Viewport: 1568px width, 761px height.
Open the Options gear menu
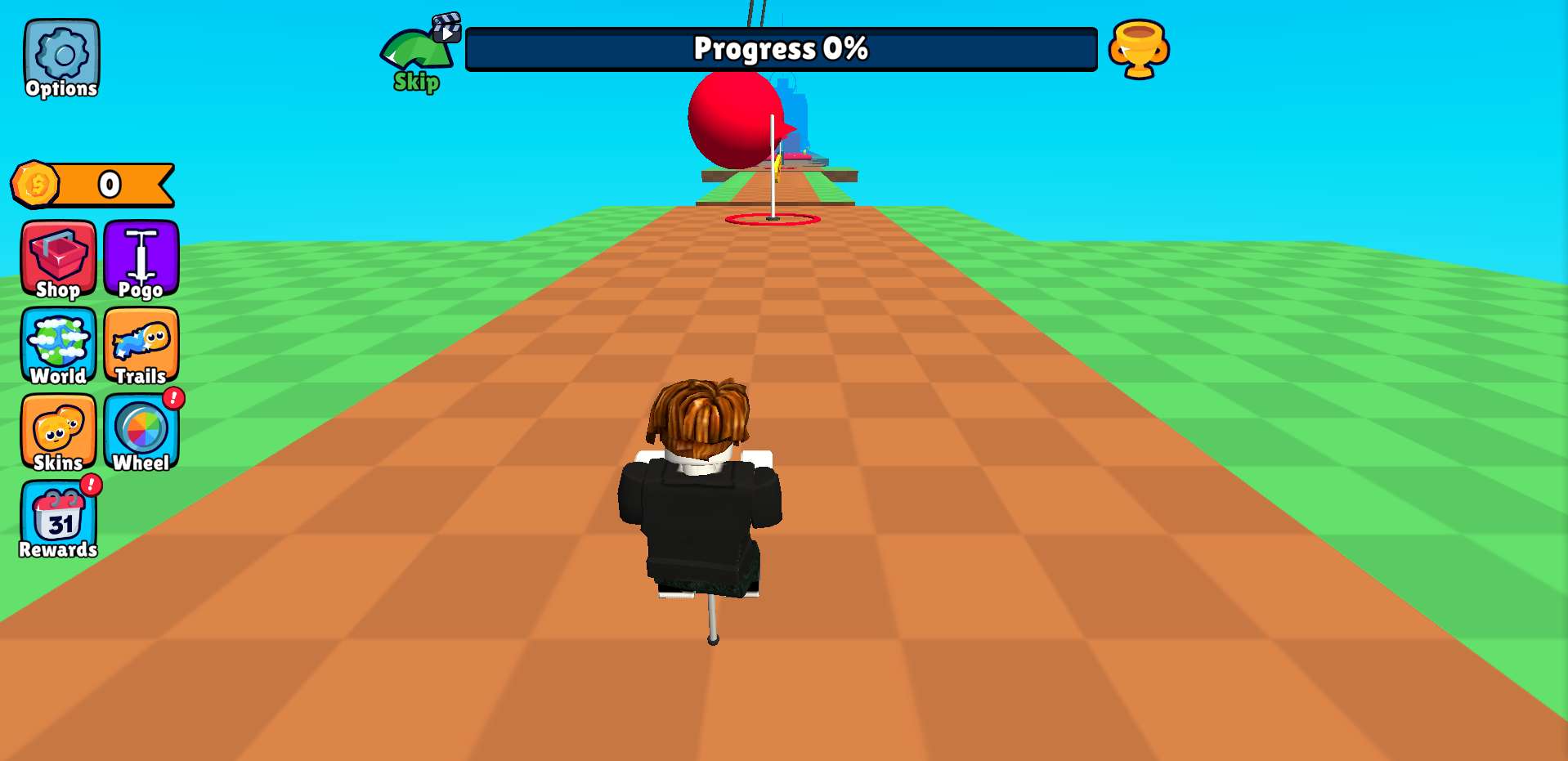click(61, 59)
